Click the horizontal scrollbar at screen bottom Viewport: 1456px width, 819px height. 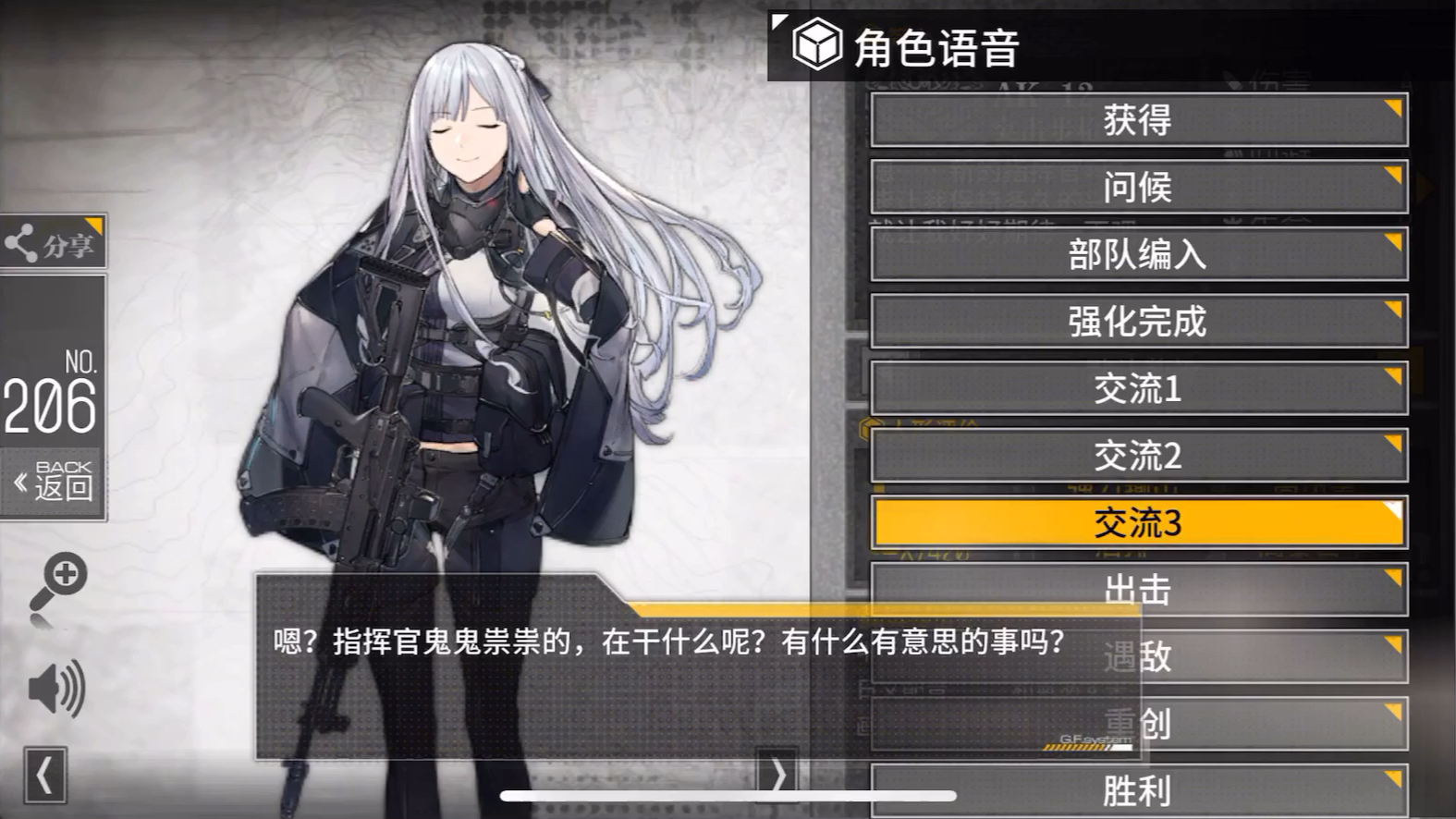726,794
